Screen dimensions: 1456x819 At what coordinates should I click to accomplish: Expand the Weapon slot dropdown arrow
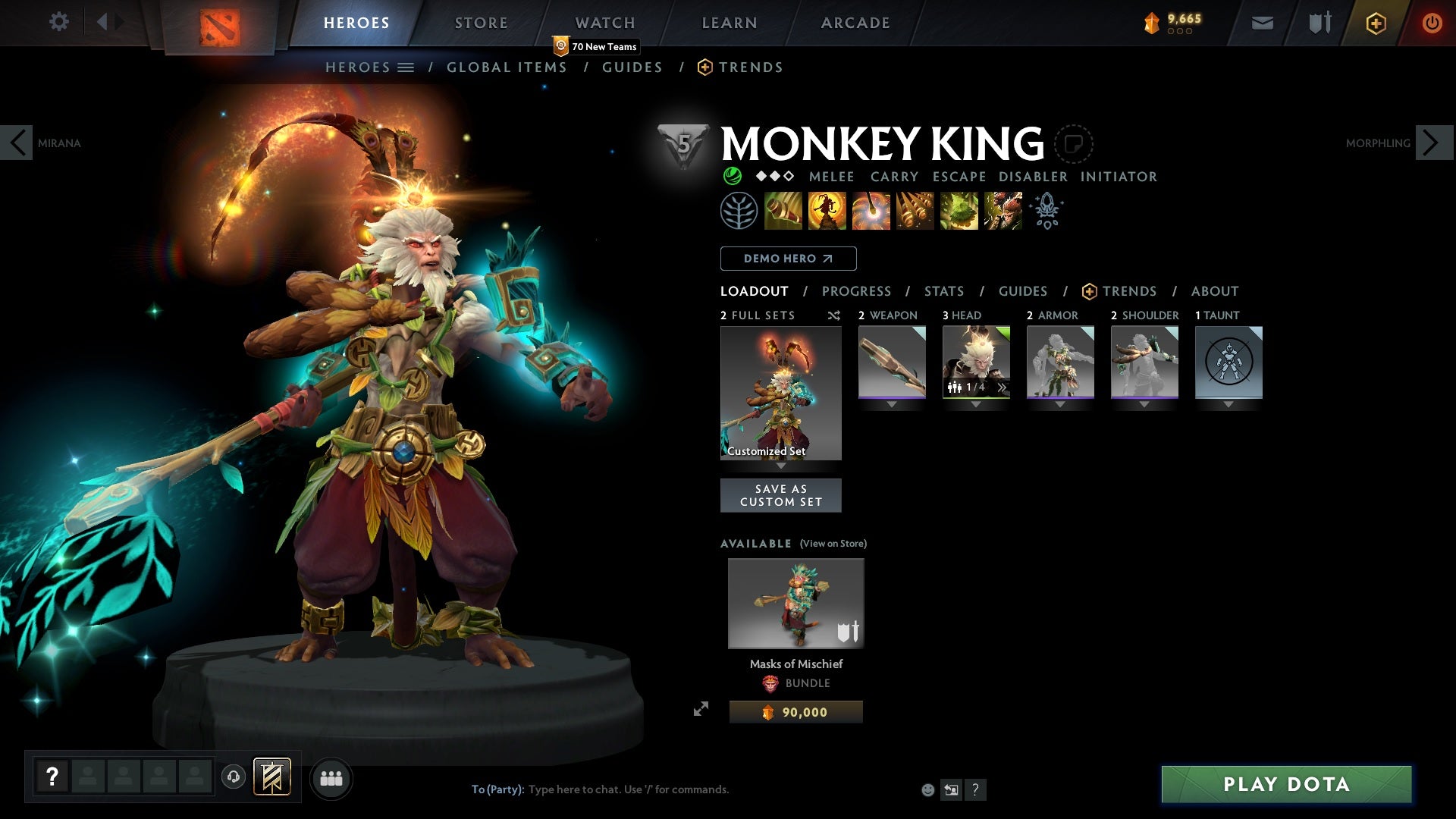point(892,404)
